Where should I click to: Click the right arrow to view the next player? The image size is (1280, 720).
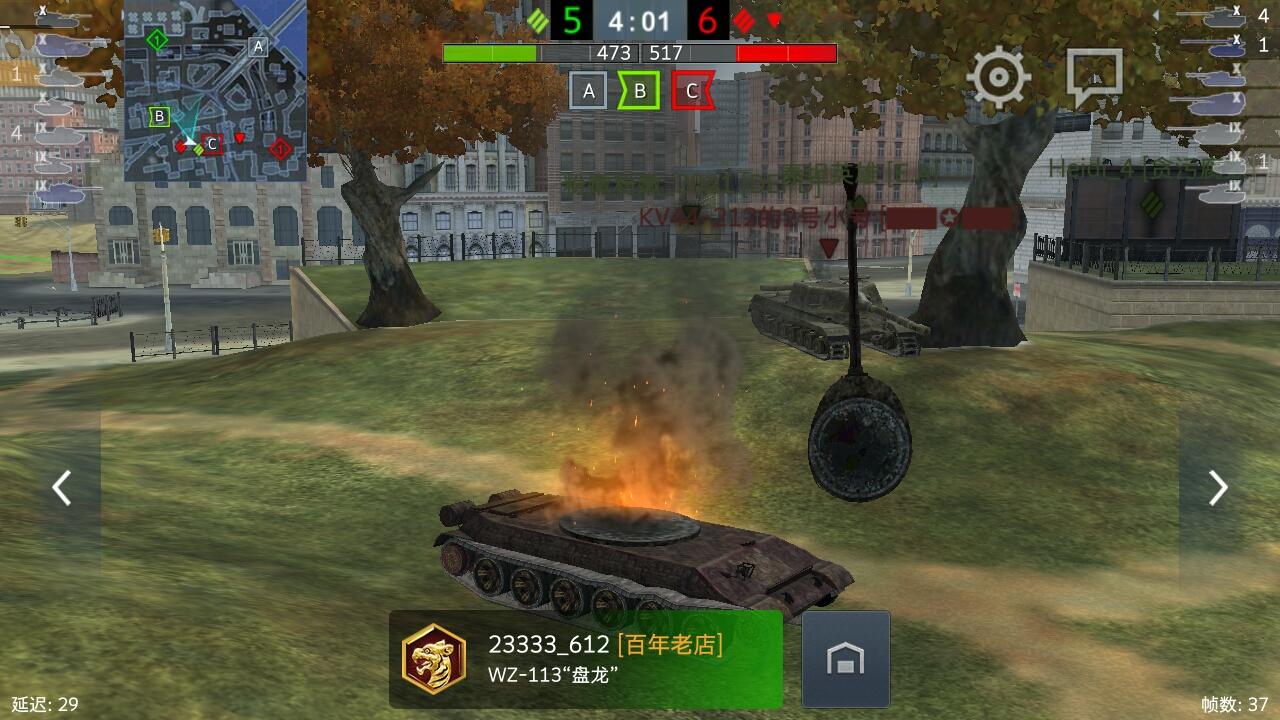click(x=1218, y=488)
